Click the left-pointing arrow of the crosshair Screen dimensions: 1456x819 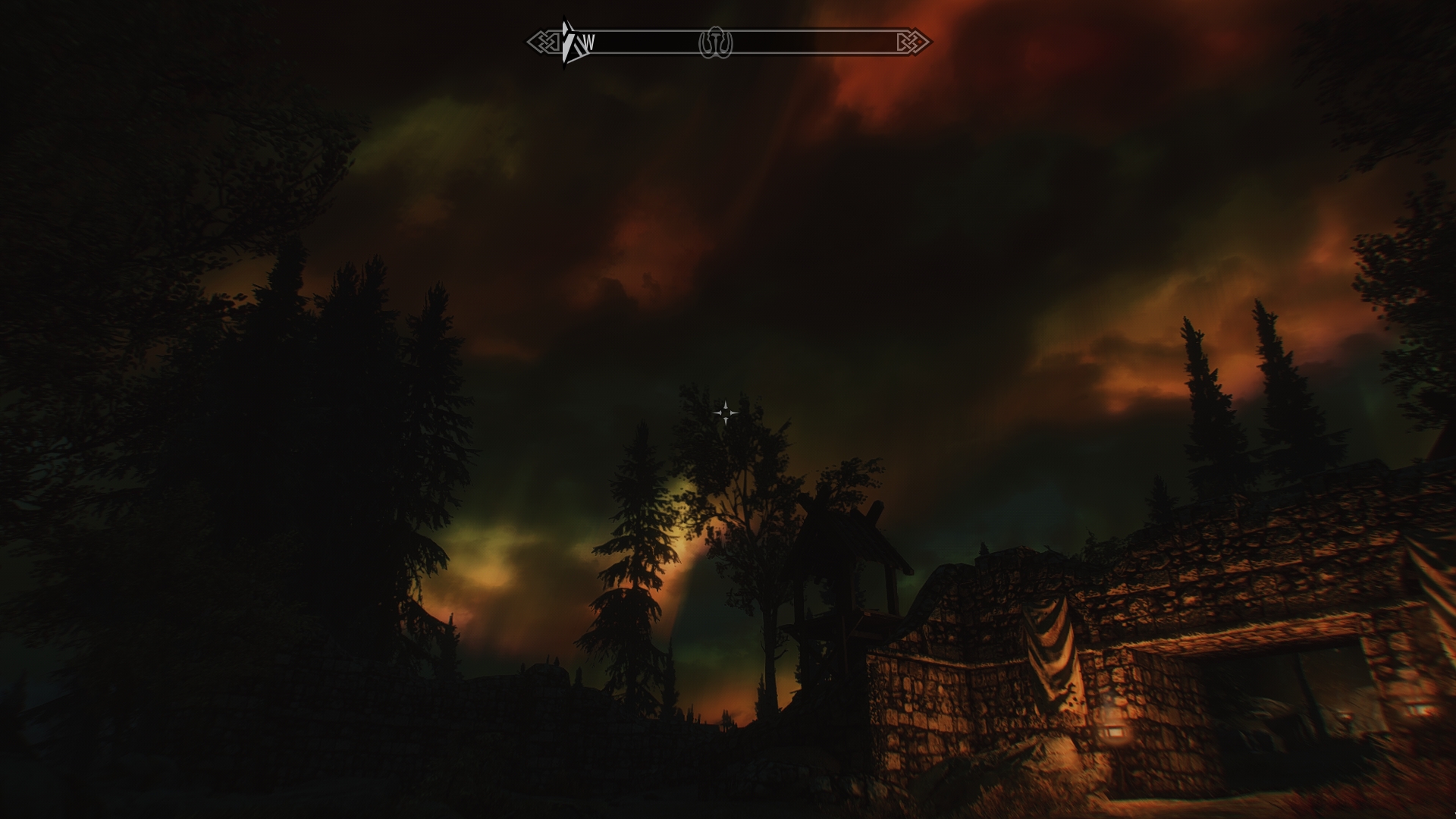(x=717, y=413)
